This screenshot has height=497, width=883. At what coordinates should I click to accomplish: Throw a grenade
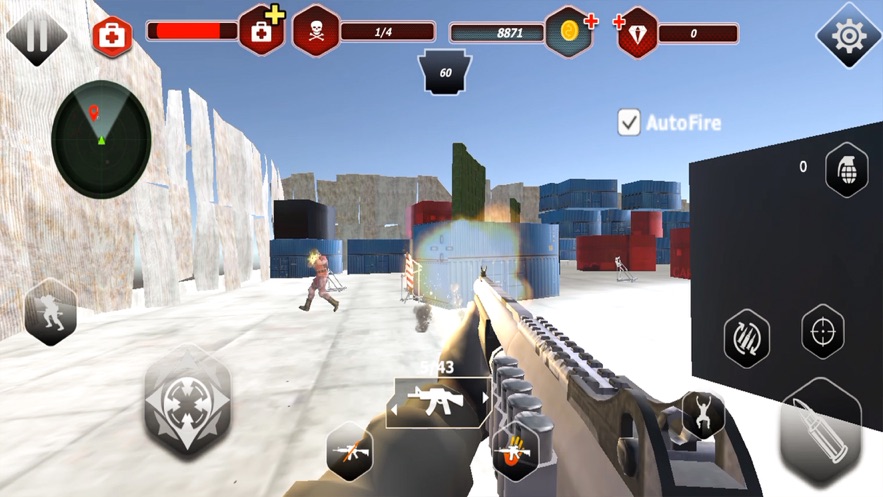846,169
